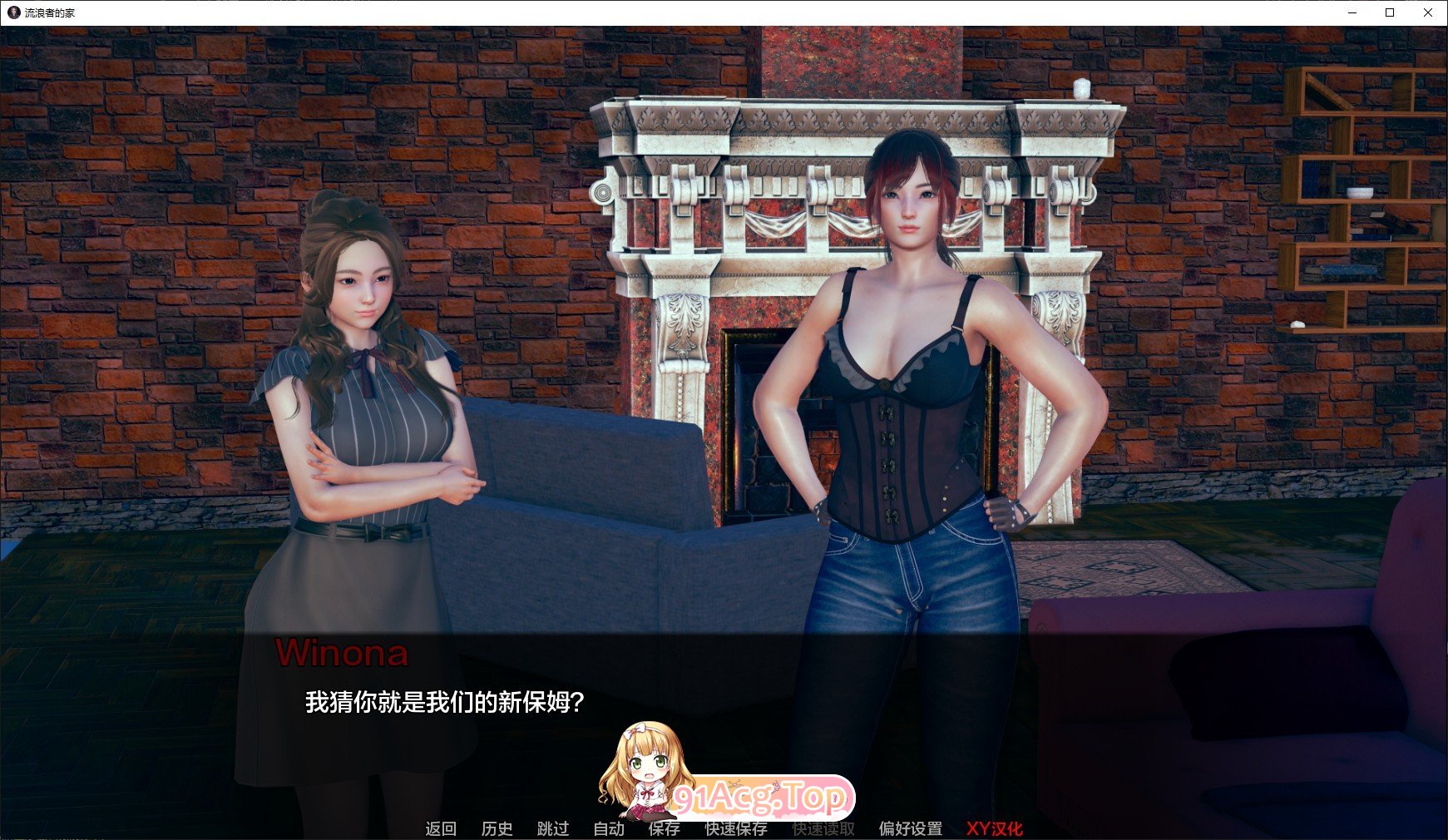1448x840 pixels.
Task: Open 偏好设置 preferences
Action: click(910, 828)
